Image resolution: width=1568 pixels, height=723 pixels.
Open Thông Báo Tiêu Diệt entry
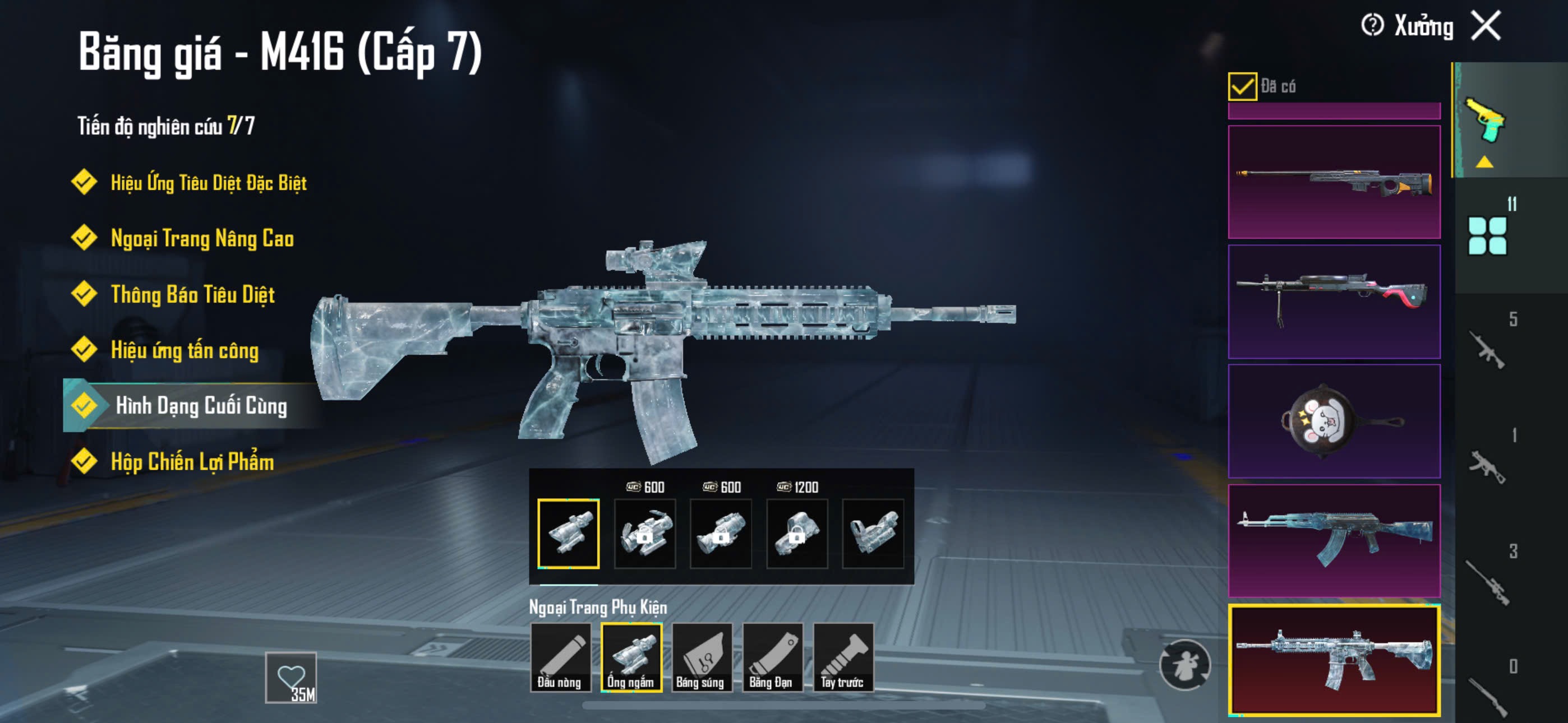coord(192,295)
